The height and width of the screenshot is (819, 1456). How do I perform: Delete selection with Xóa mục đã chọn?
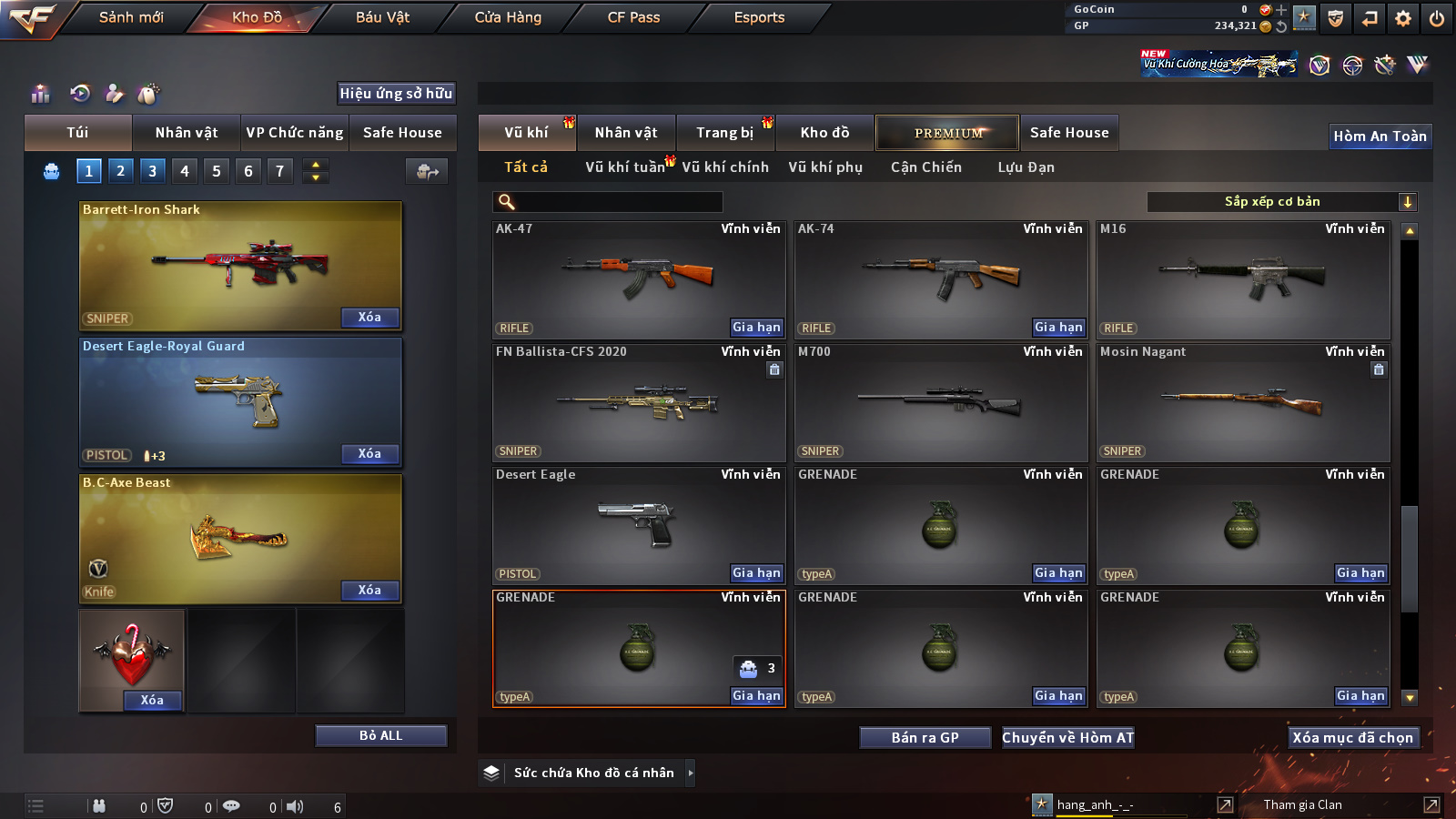pos(1352,737)
